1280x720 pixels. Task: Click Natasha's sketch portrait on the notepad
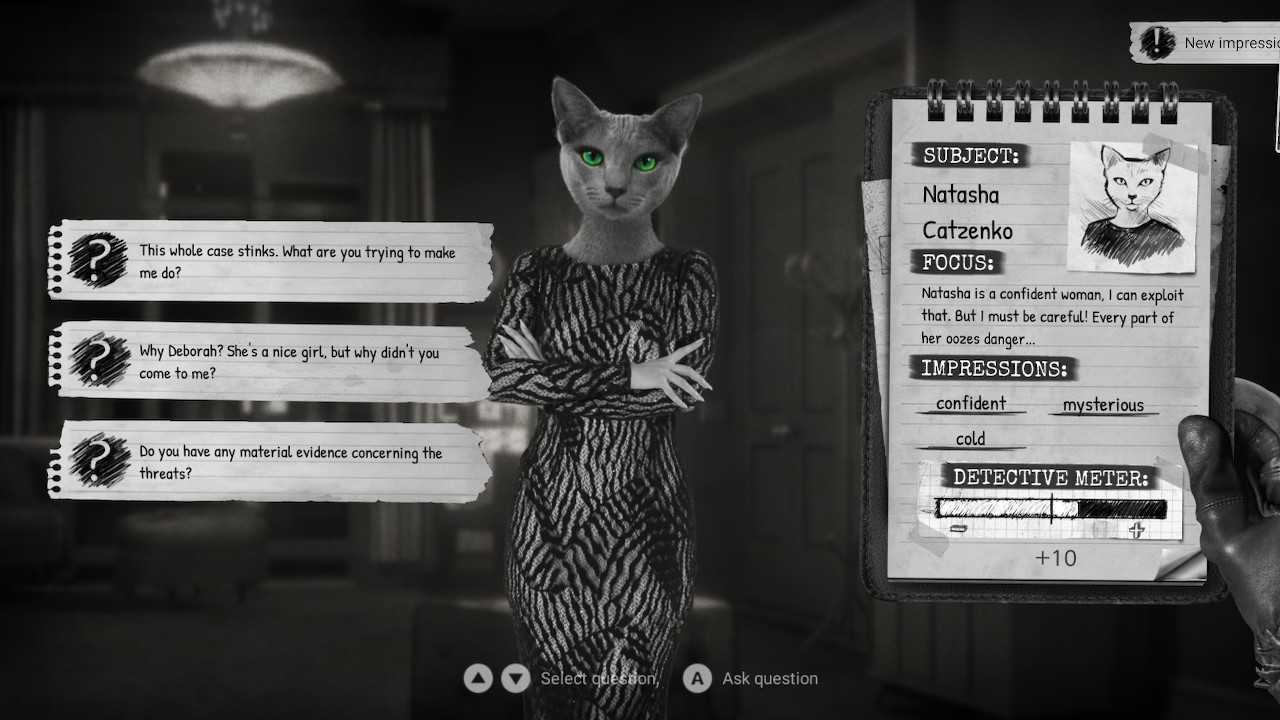click(x=1134, y=205)
